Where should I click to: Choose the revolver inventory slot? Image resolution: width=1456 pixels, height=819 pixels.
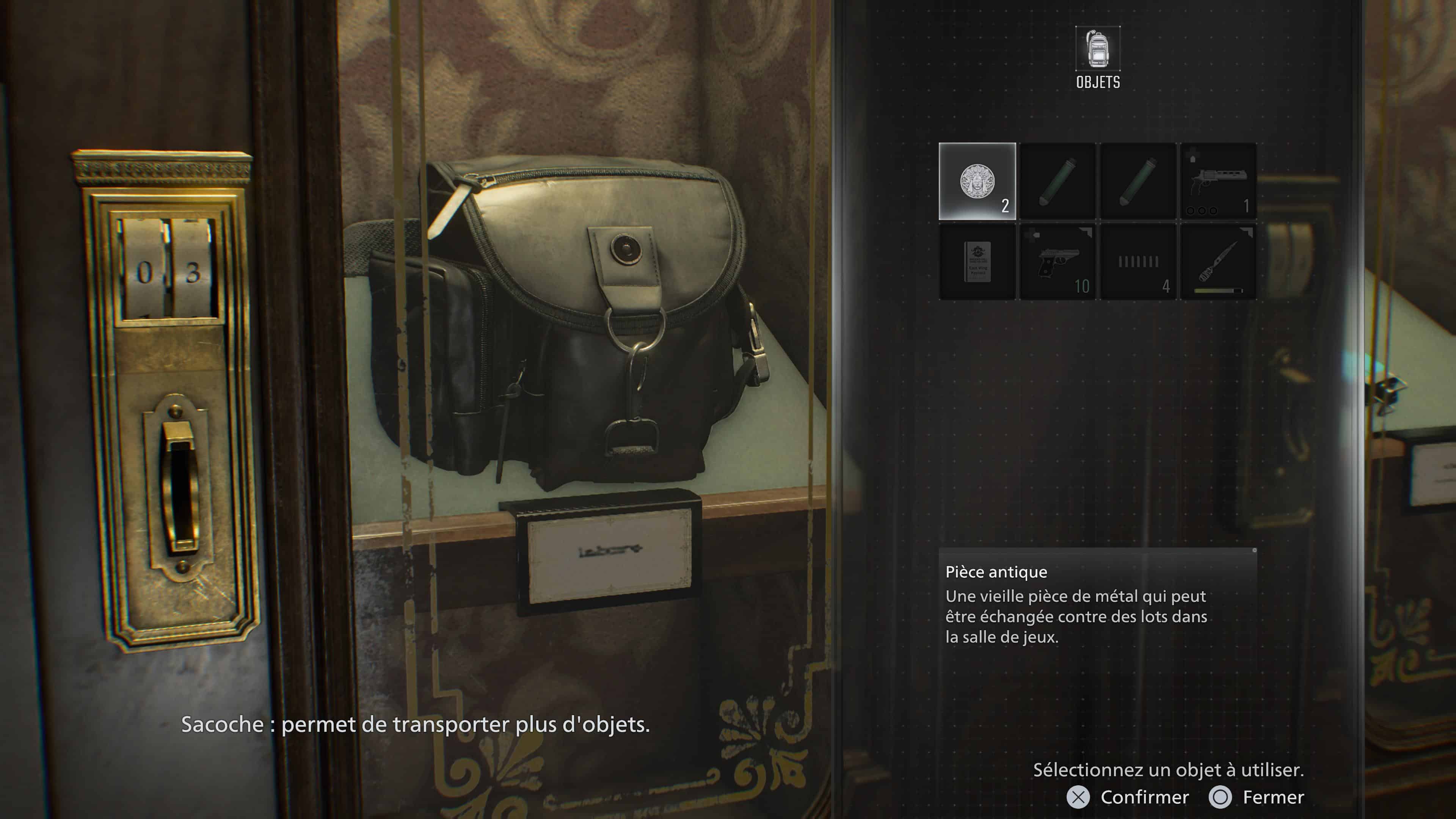coord(1218,182)
